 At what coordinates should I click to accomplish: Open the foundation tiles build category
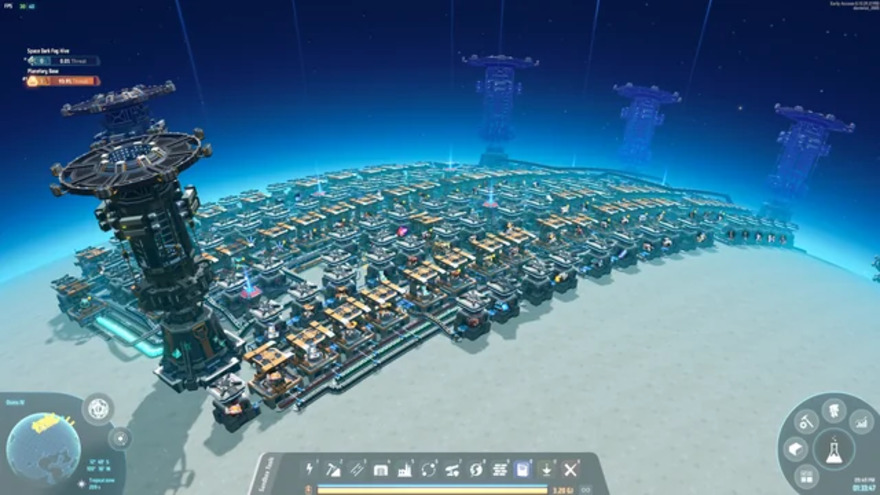click(500, 469)
